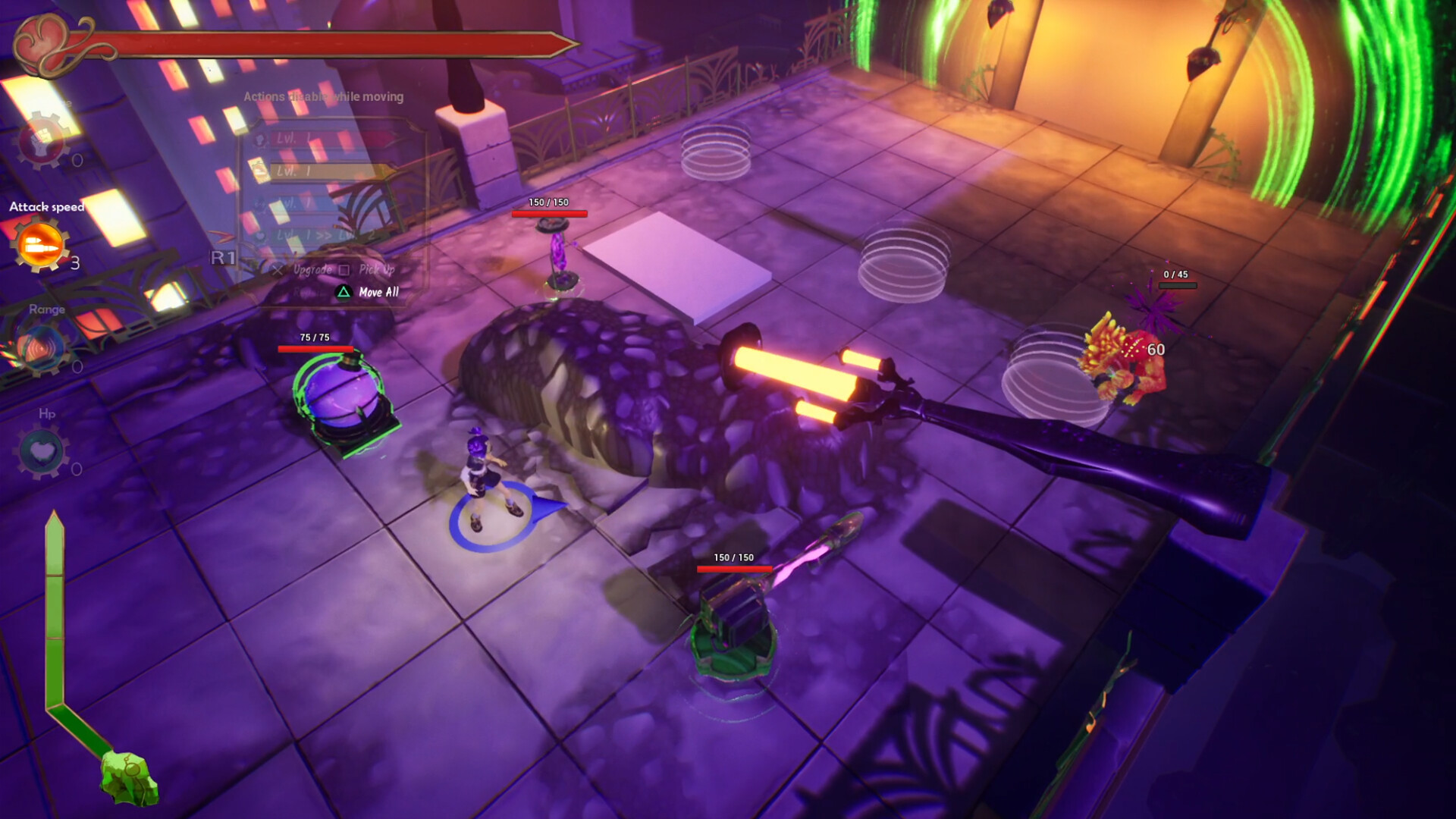Expand the R1 upgrade panel
Screen dimensions: 1456x819
point(223,256)
